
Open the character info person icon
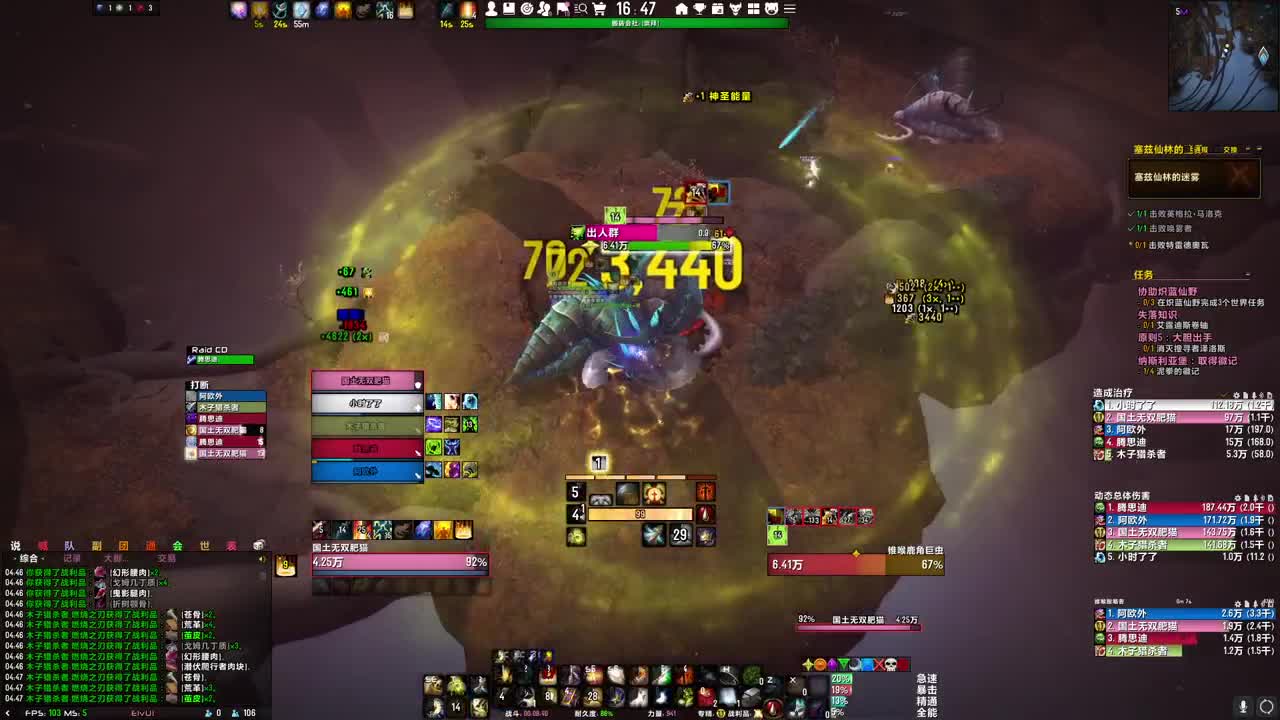pos(491,8)
